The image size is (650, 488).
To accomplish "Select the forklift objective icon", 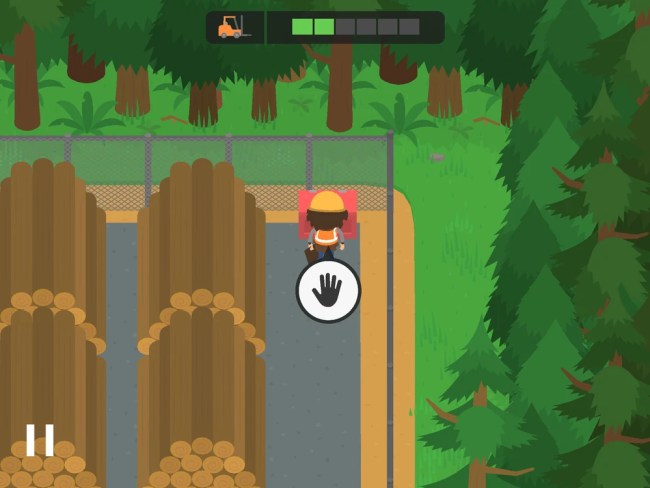I will click(233, 27).
